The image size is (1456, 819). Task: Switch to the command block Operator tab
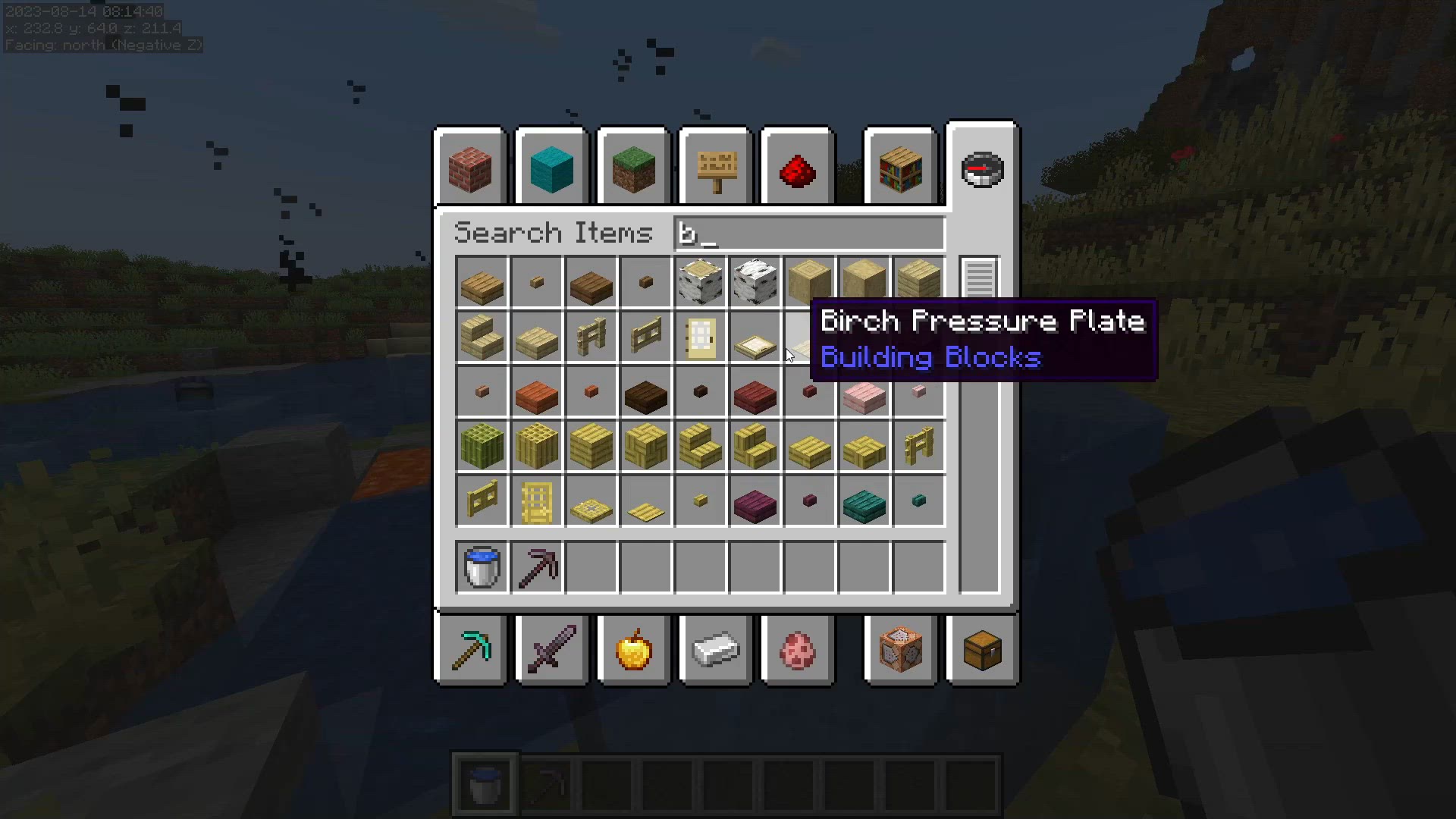coord(901,650)
